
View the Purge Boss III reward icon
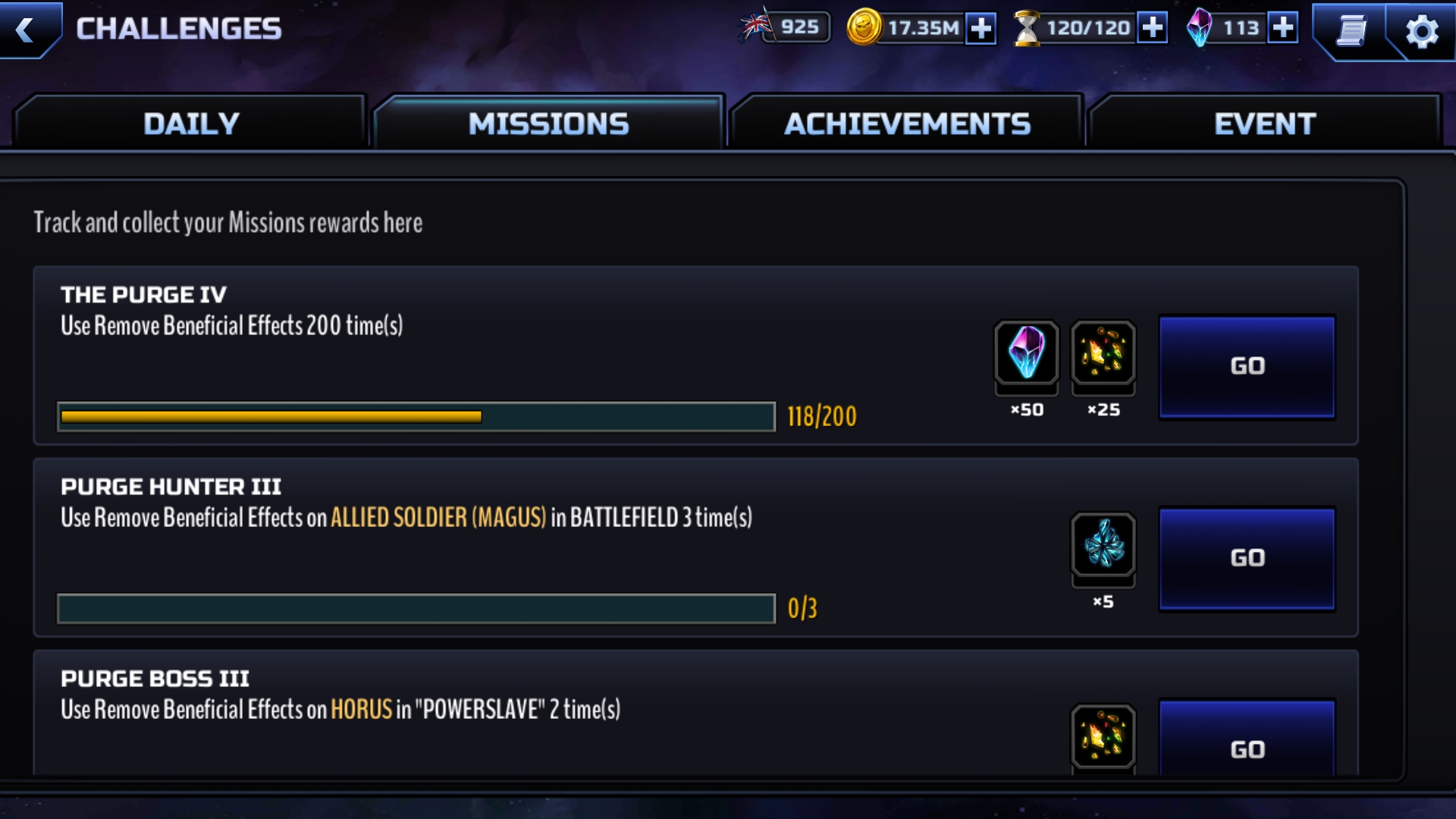[x=1103, y=736]
